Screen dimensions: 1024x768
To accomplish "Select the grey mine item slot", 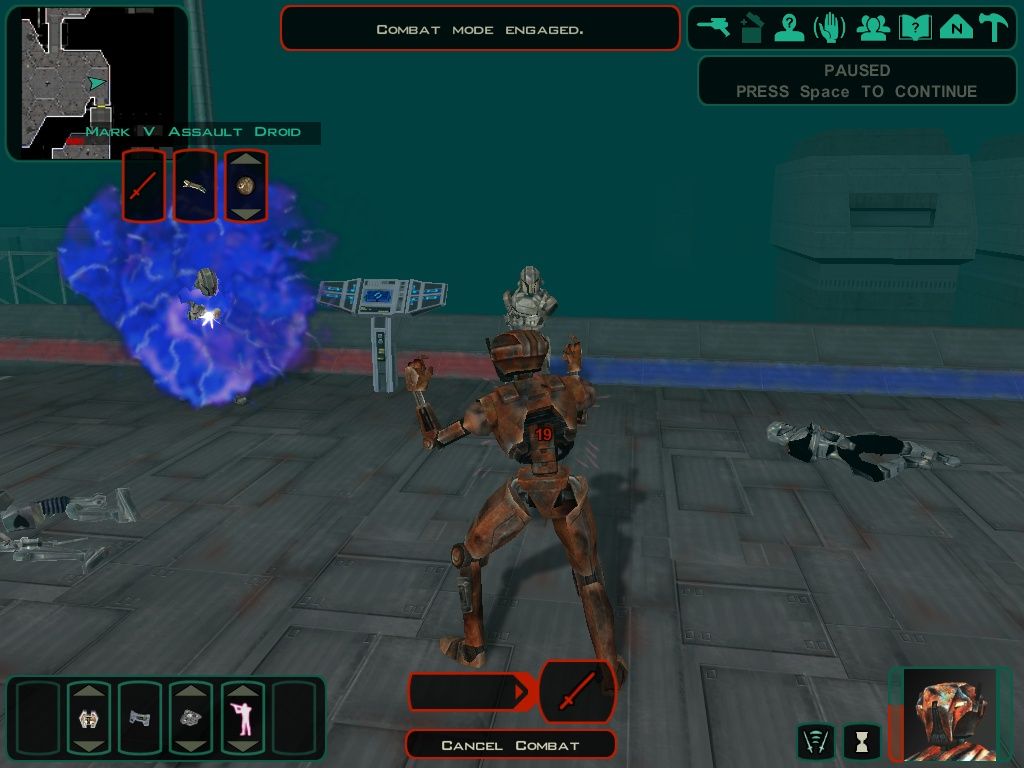I will pos(191,718).
